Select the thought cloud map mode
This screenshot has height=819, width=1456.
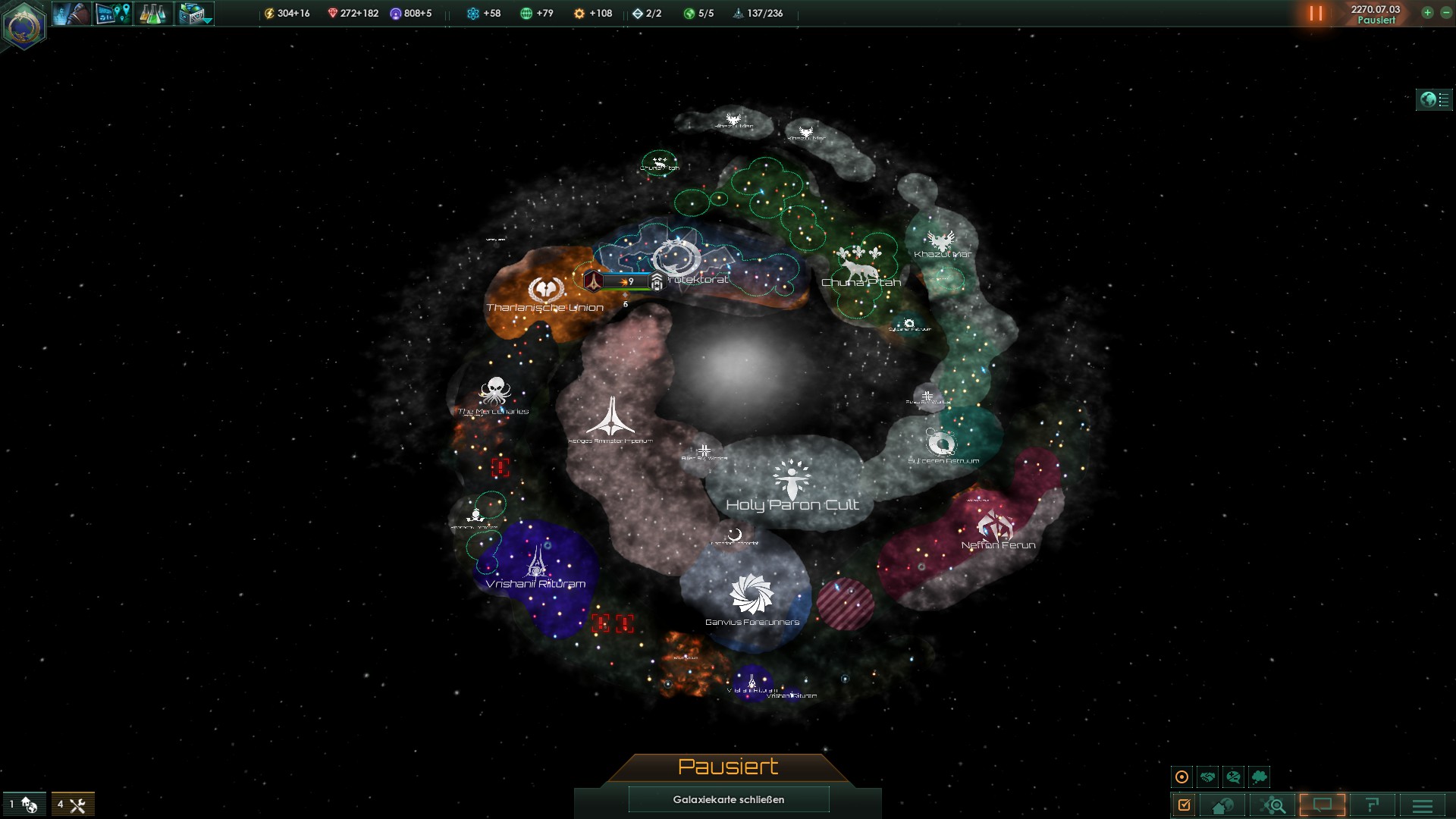(x=1259, y=777)
